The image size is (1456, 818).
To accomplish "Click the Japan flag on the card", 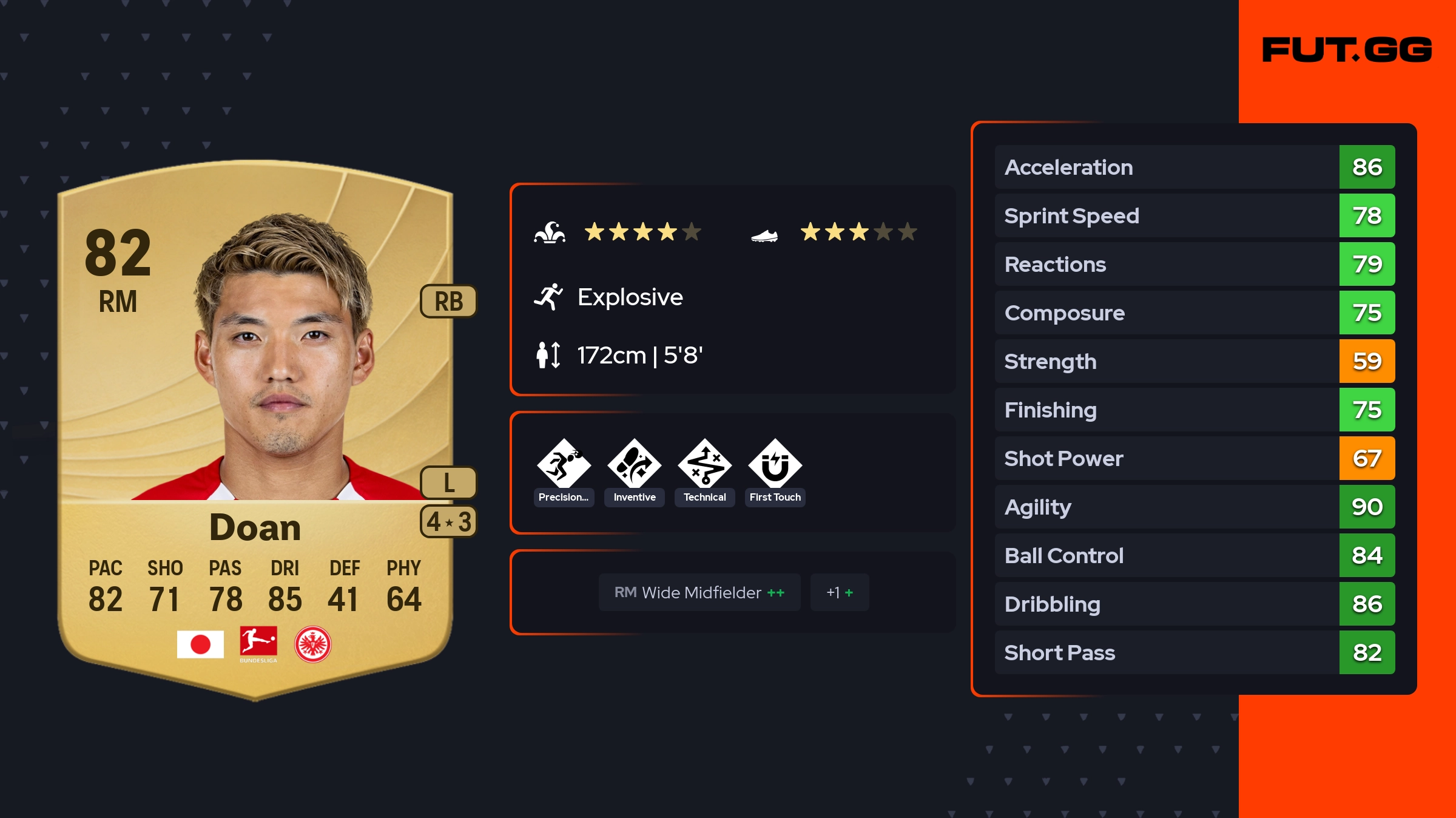I will point(200,644).
